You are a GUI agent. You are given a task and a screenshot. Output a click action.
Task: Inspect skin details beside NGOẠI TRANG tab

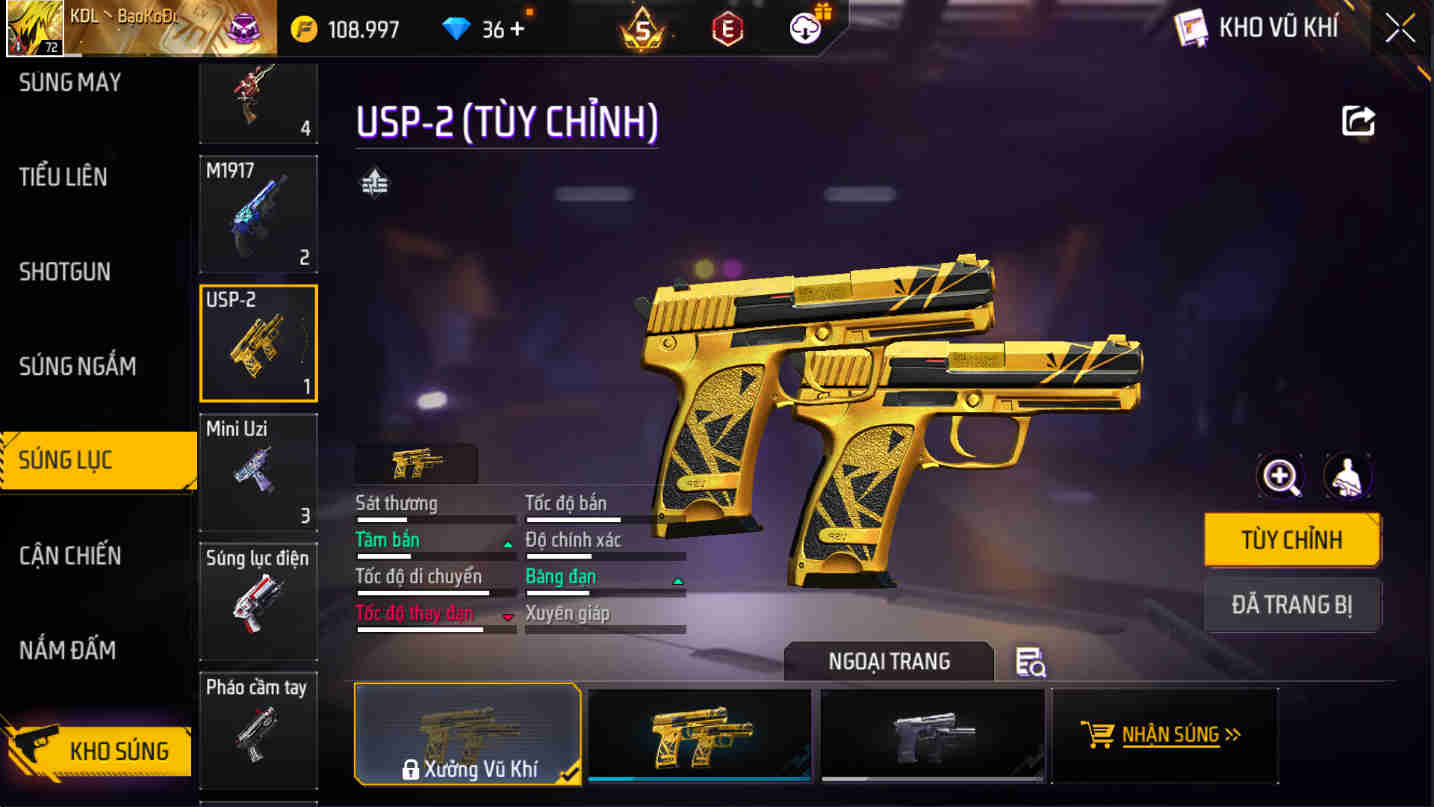1032,662
